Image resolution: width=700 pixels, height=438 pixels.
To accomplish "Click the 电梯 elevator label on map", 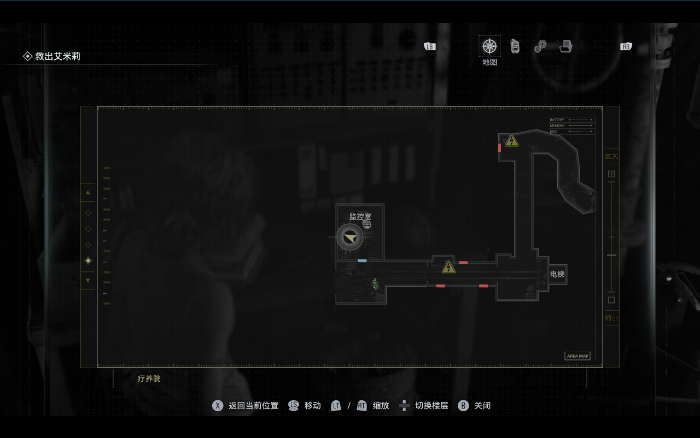I will (x=557, y=274).
